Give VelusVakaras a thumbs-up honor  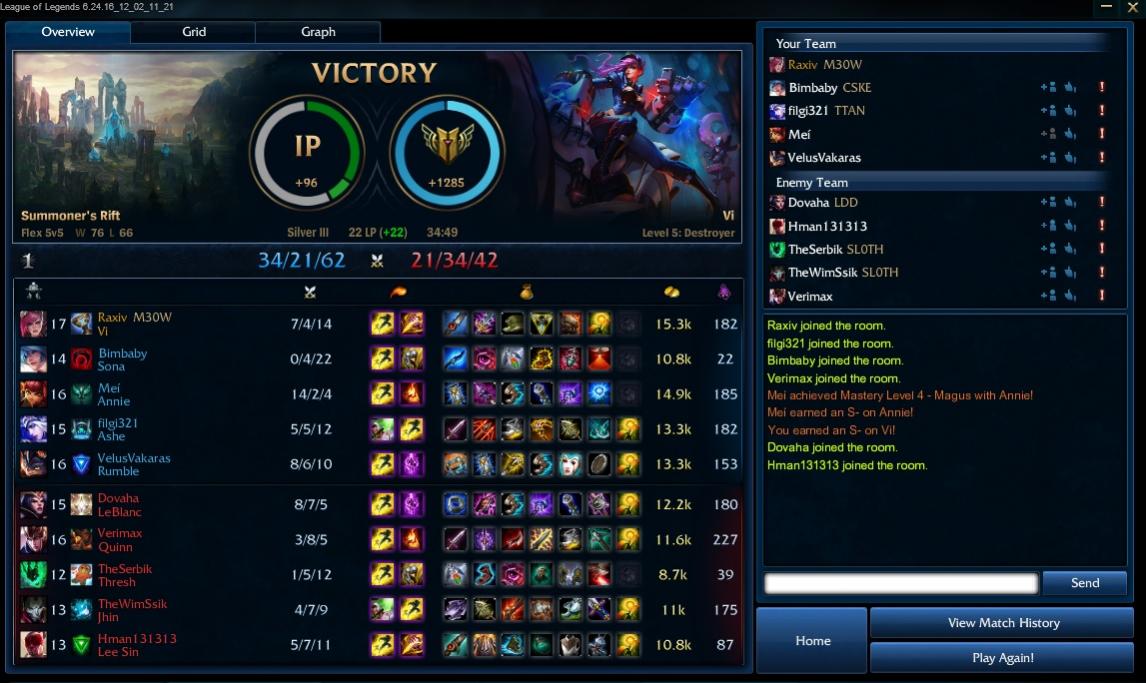[x=1070, y=158]
